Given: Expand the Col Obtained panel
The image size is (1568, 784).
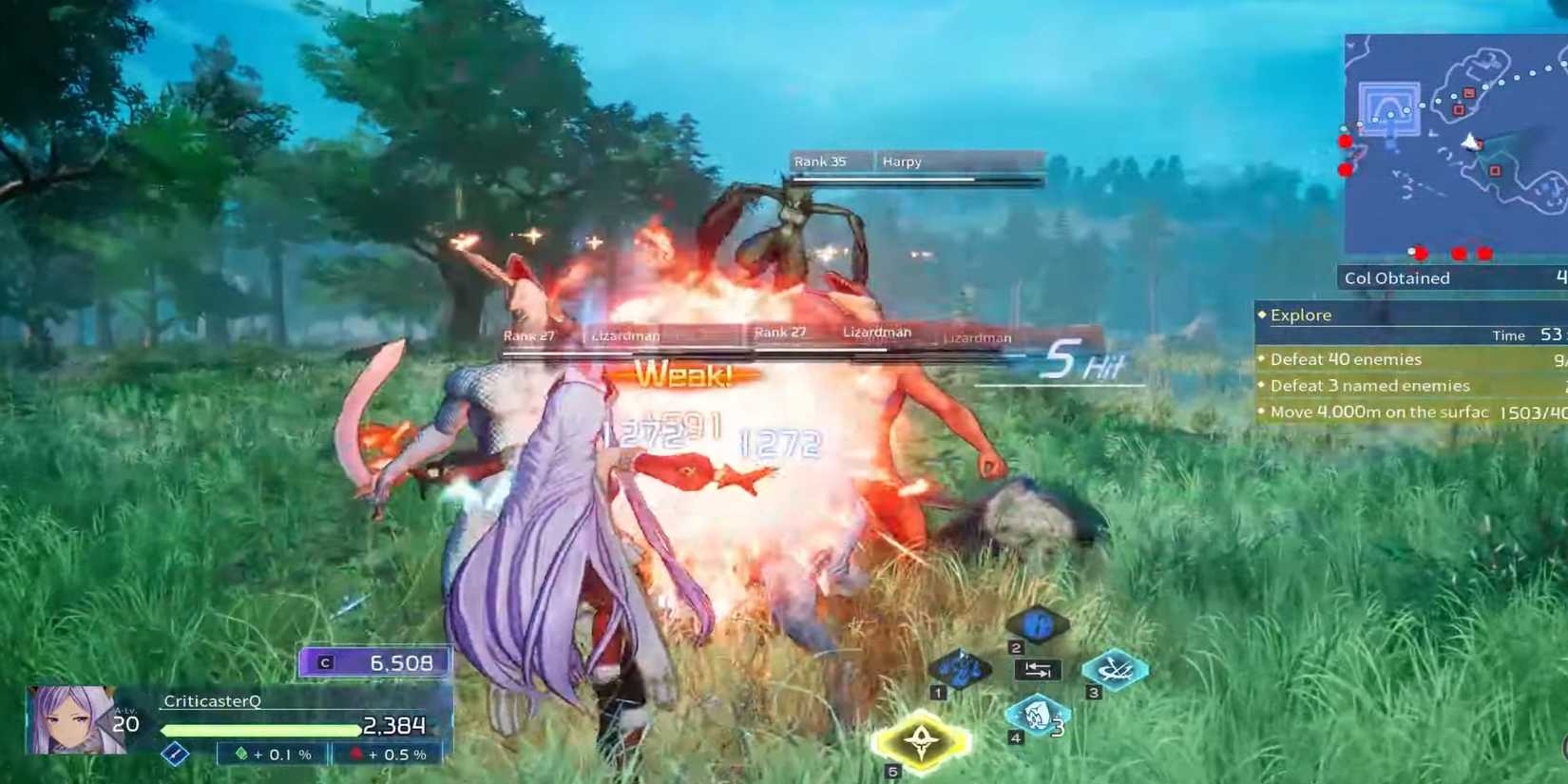Looking at the screenshot, I should coord(1397,277).
